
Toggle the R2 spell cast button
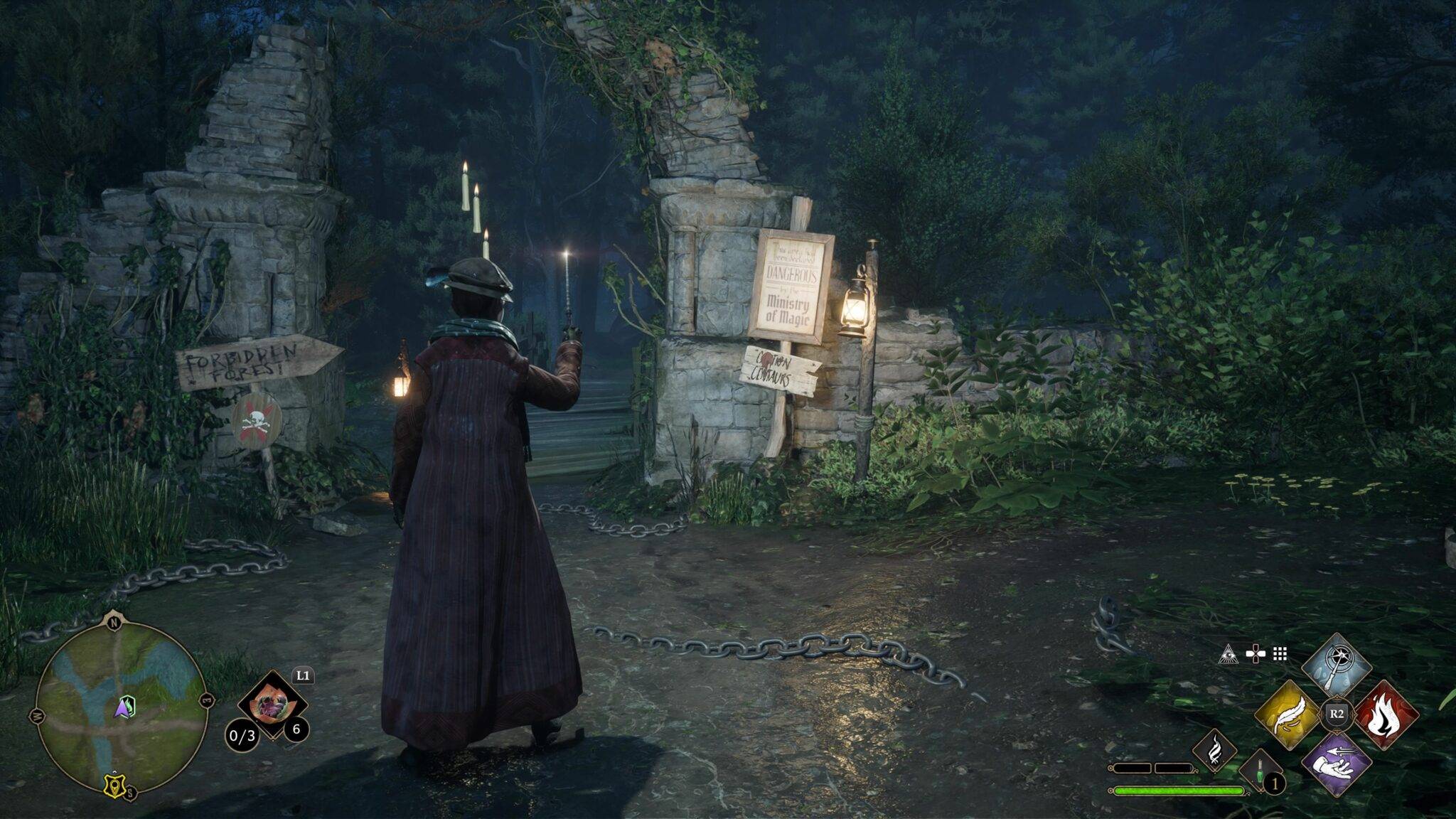click(x=1337, y=715)
